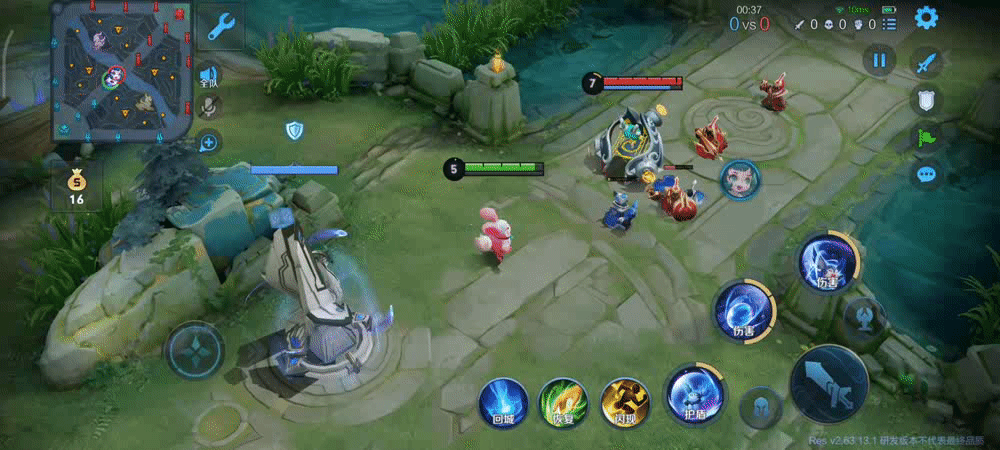Screen dimensions: 1000x450
Task: Send the green flag gather signal
Action: pos(927,137)
